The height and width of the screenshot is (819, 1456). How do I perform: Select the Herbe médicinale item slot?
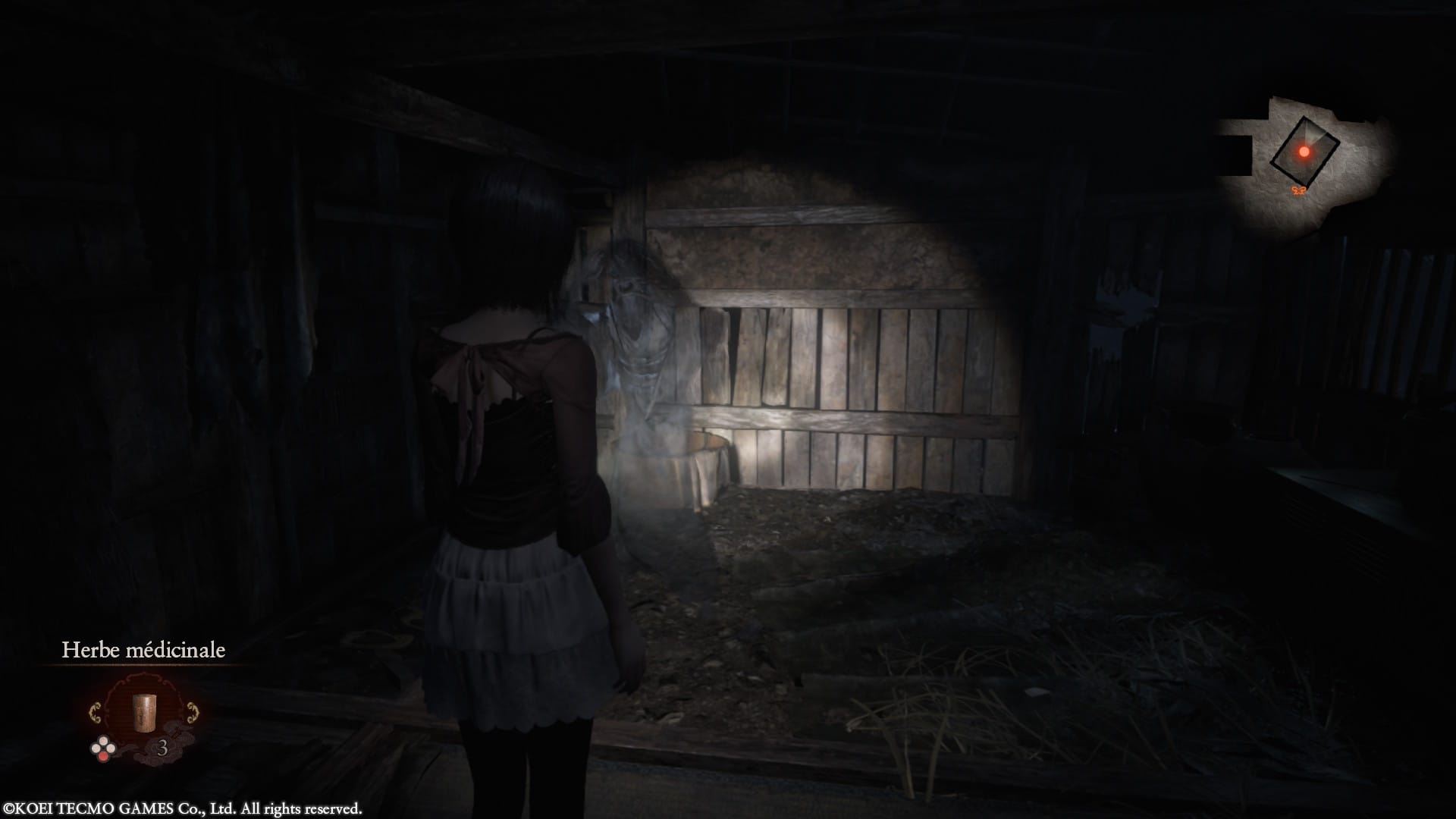(143, 714)
